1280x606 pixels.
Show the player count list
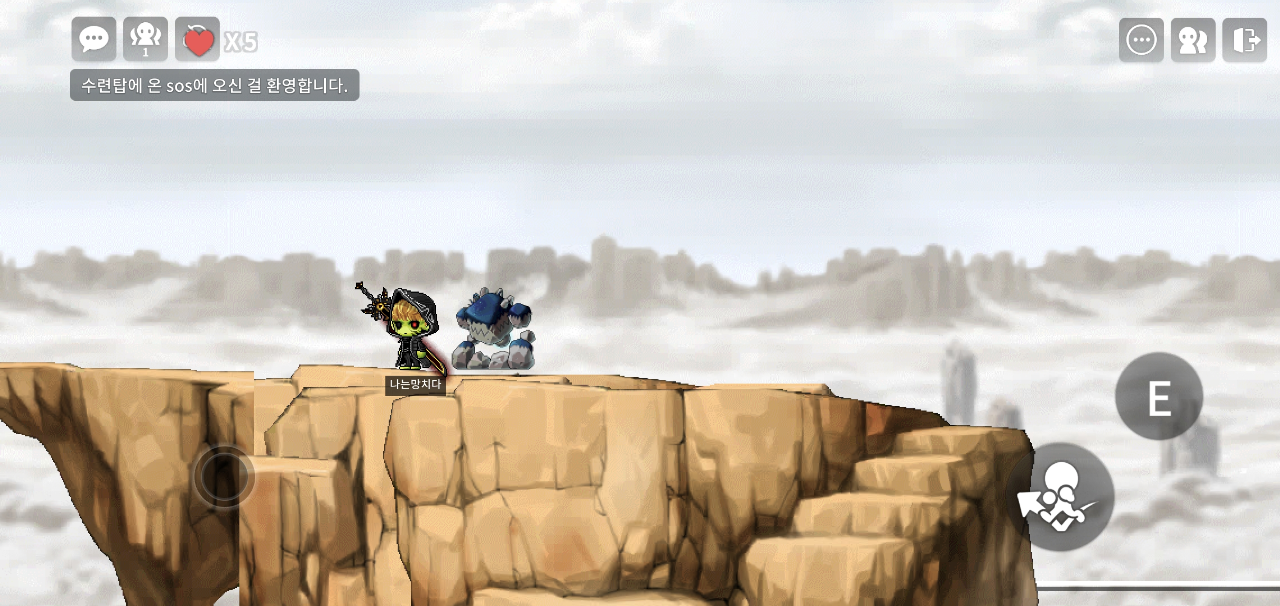[x=145, y=39]
